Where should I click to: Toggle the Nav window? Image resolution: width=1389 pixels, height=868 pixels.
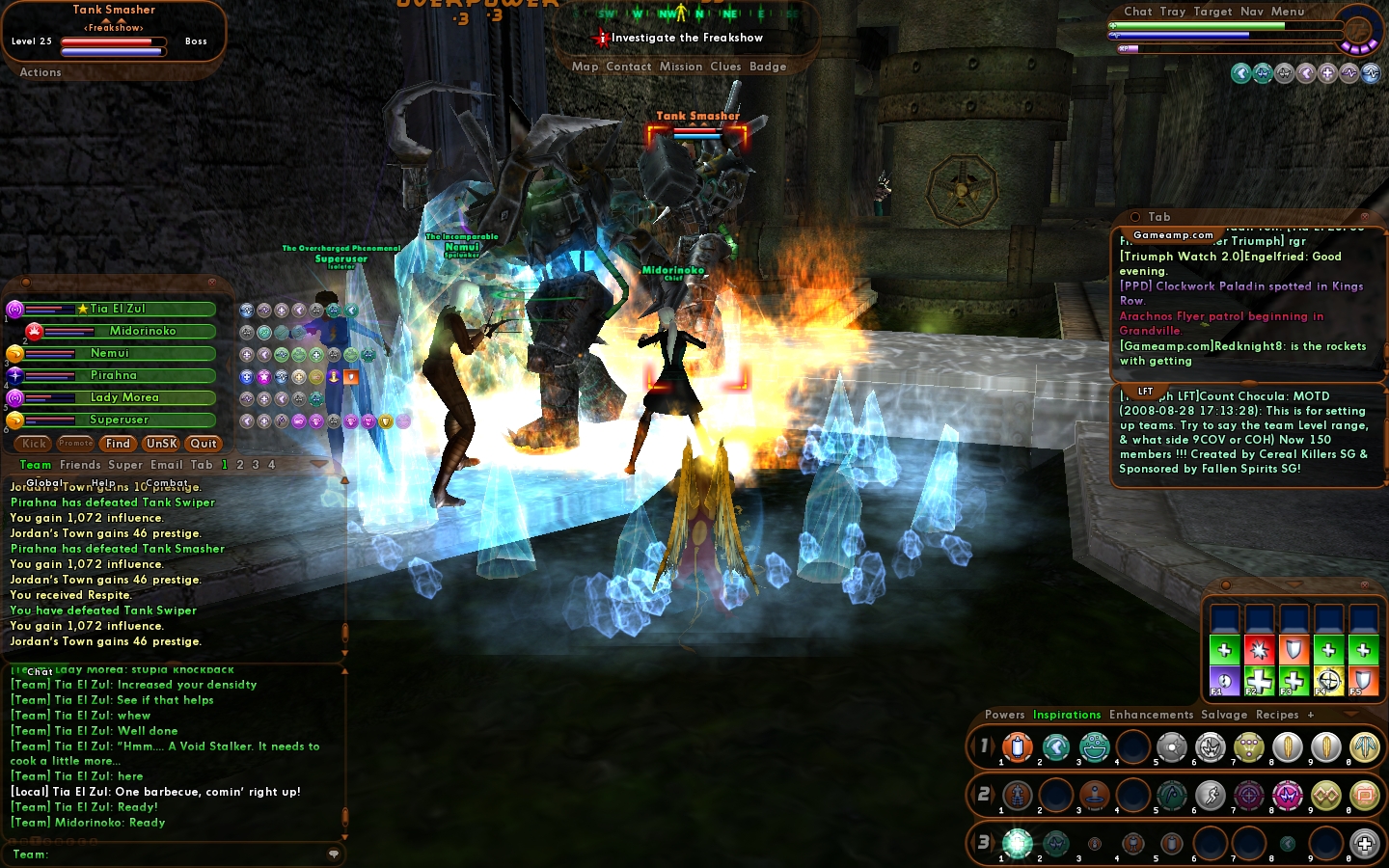click(x=1252, y=12)
